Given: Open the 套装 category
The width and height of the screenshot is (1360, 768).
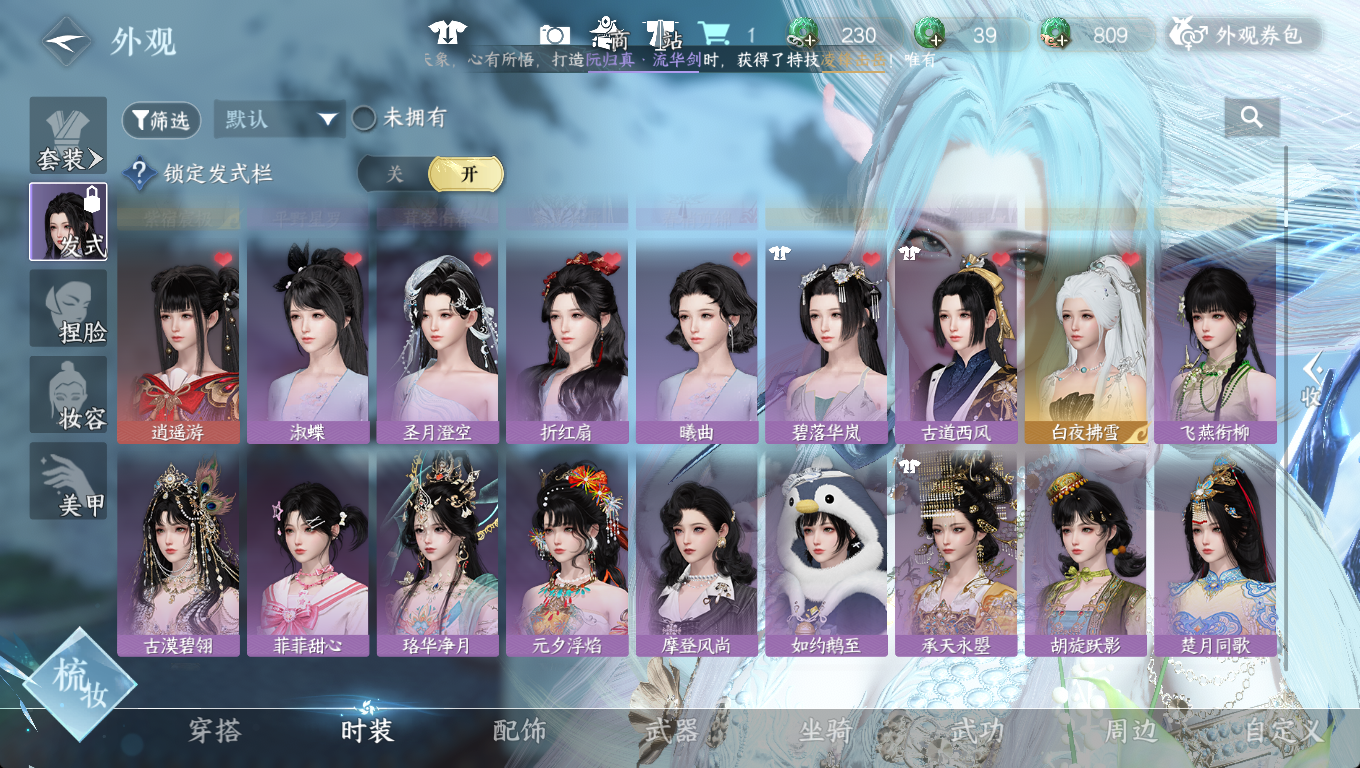Looking at the screenshot, I should pos(68,136).
